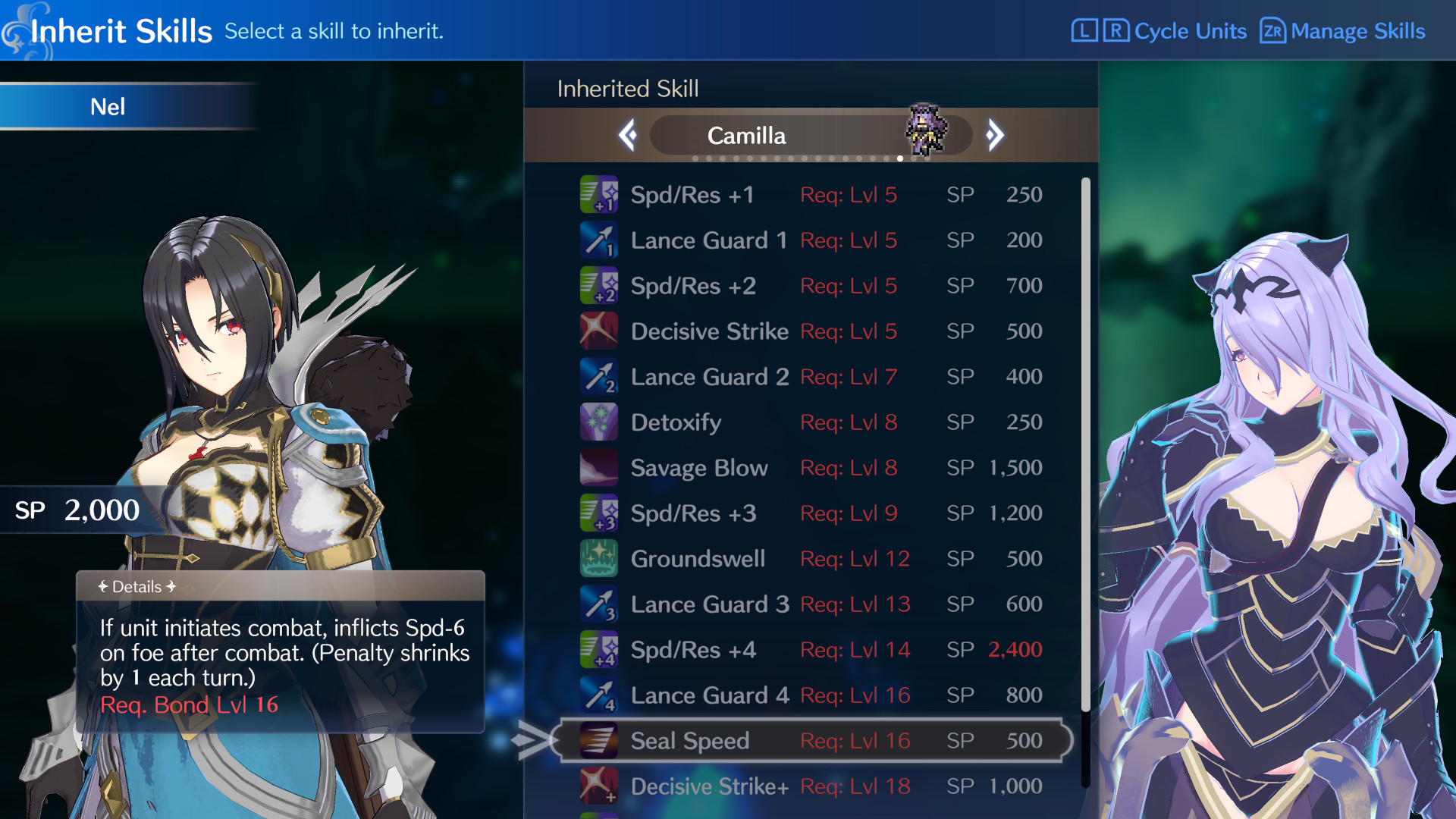The image size is (1456, 819).
Task: Click the current page dot indicator
Action: 899,158
